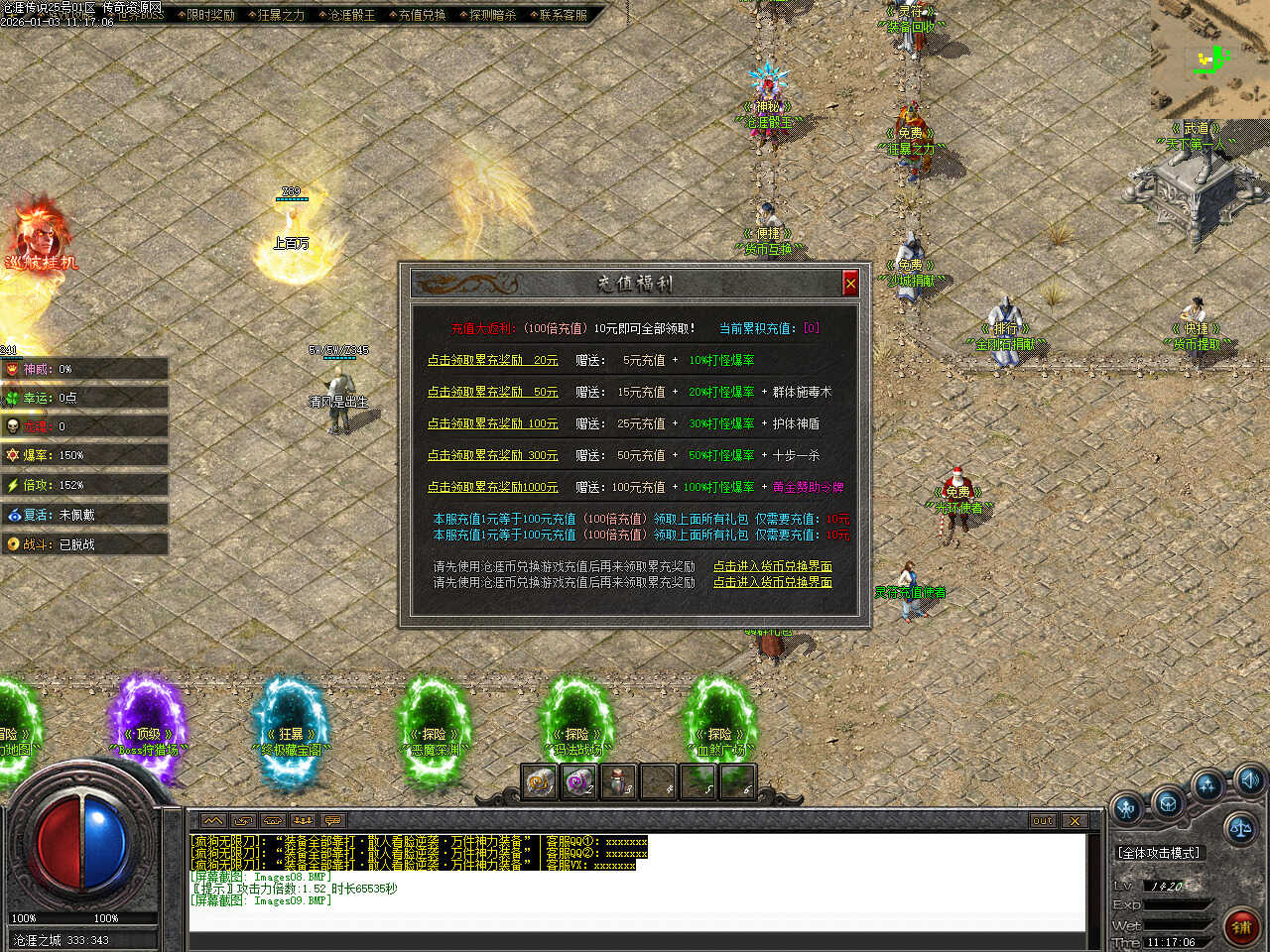Claim the 1000元 cumulative recharge reward
Image resolution: width=1270 pixels, height=952 pixels.
point(492,488)
